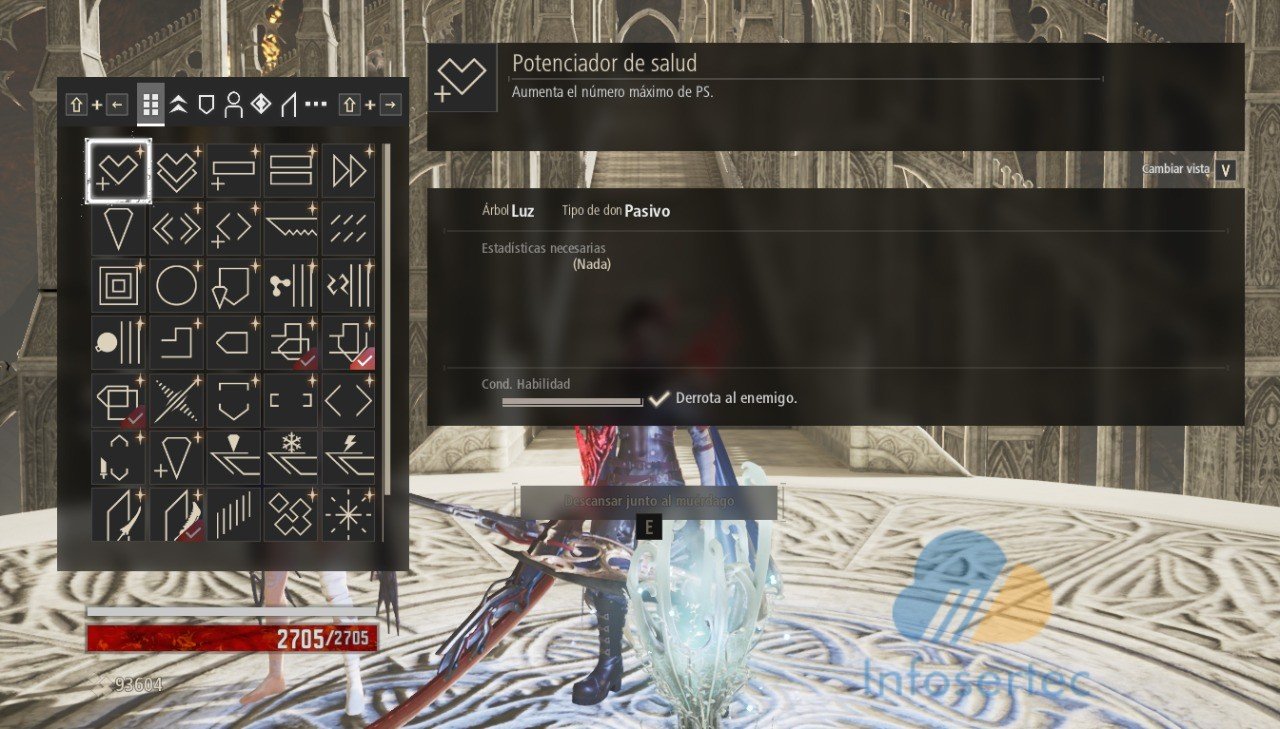Choose the snowflake ice gift icon

pos(291,457)
